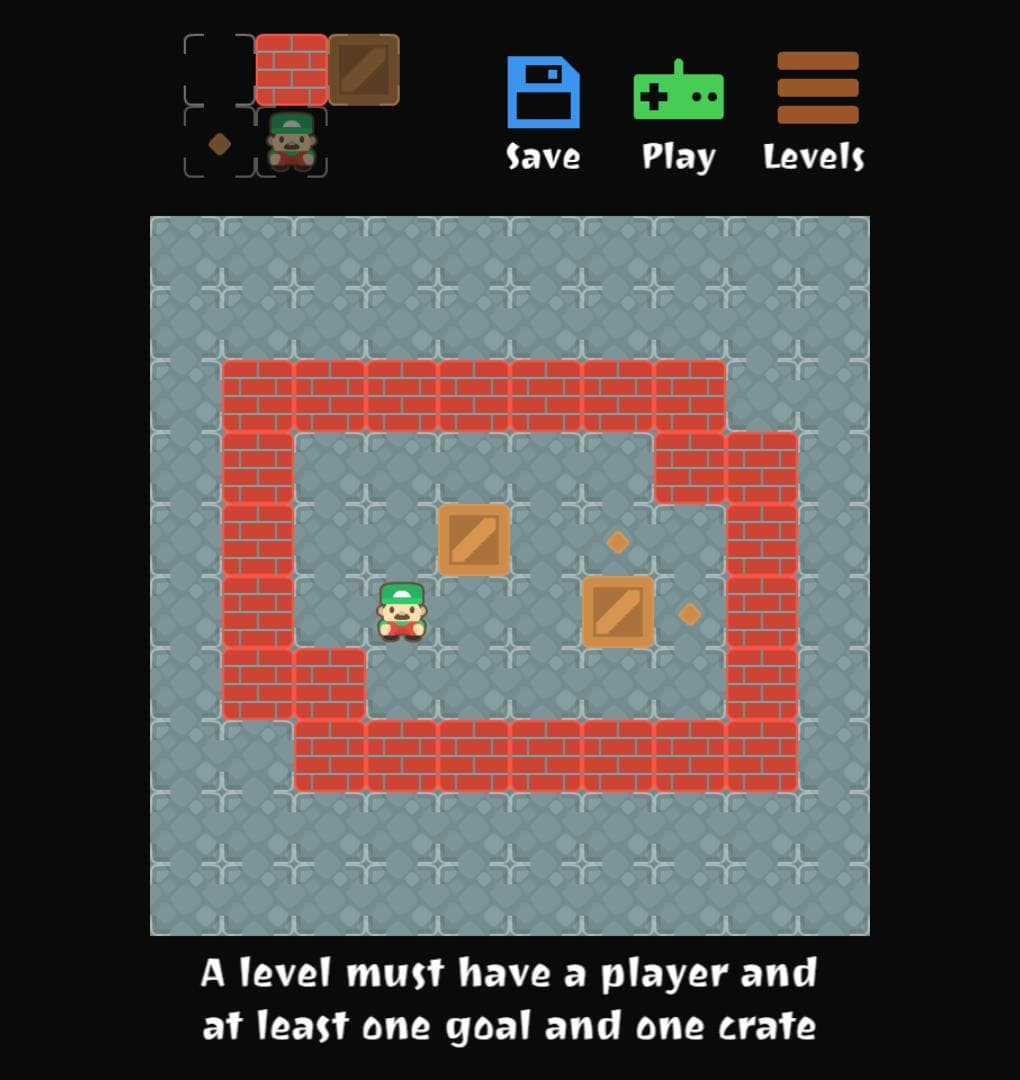Select the goal diamond tile in the palette

219,143
